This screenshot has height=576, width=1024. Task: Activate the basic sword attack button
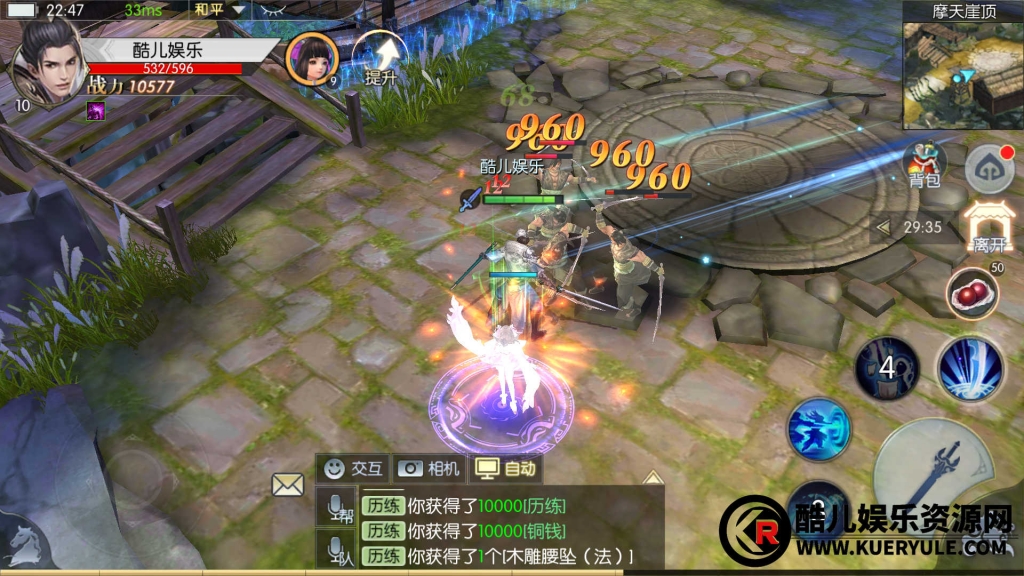click(933, 469)
